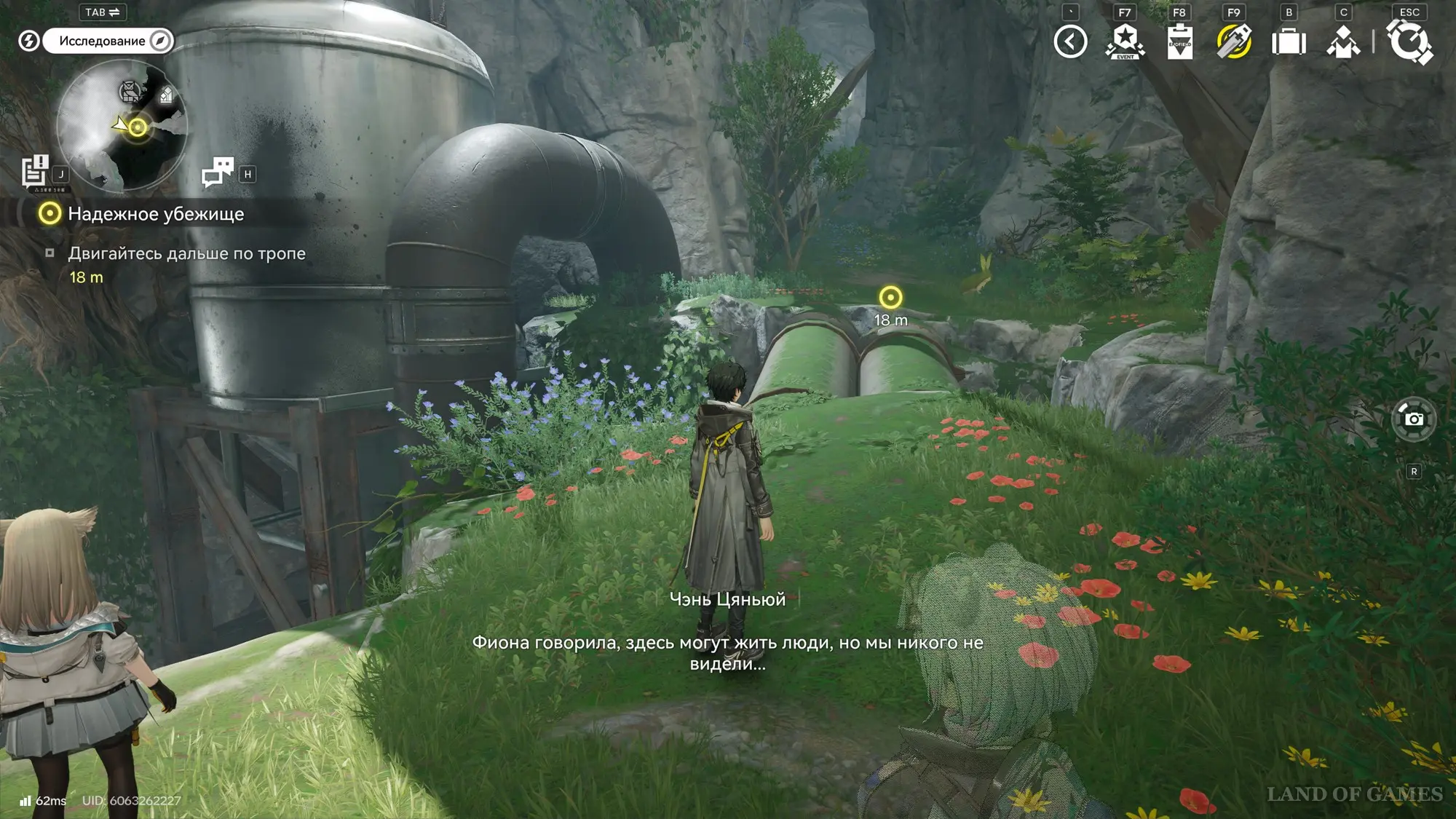
Task: Click the back arrow circle icon
Action: 1070,41
